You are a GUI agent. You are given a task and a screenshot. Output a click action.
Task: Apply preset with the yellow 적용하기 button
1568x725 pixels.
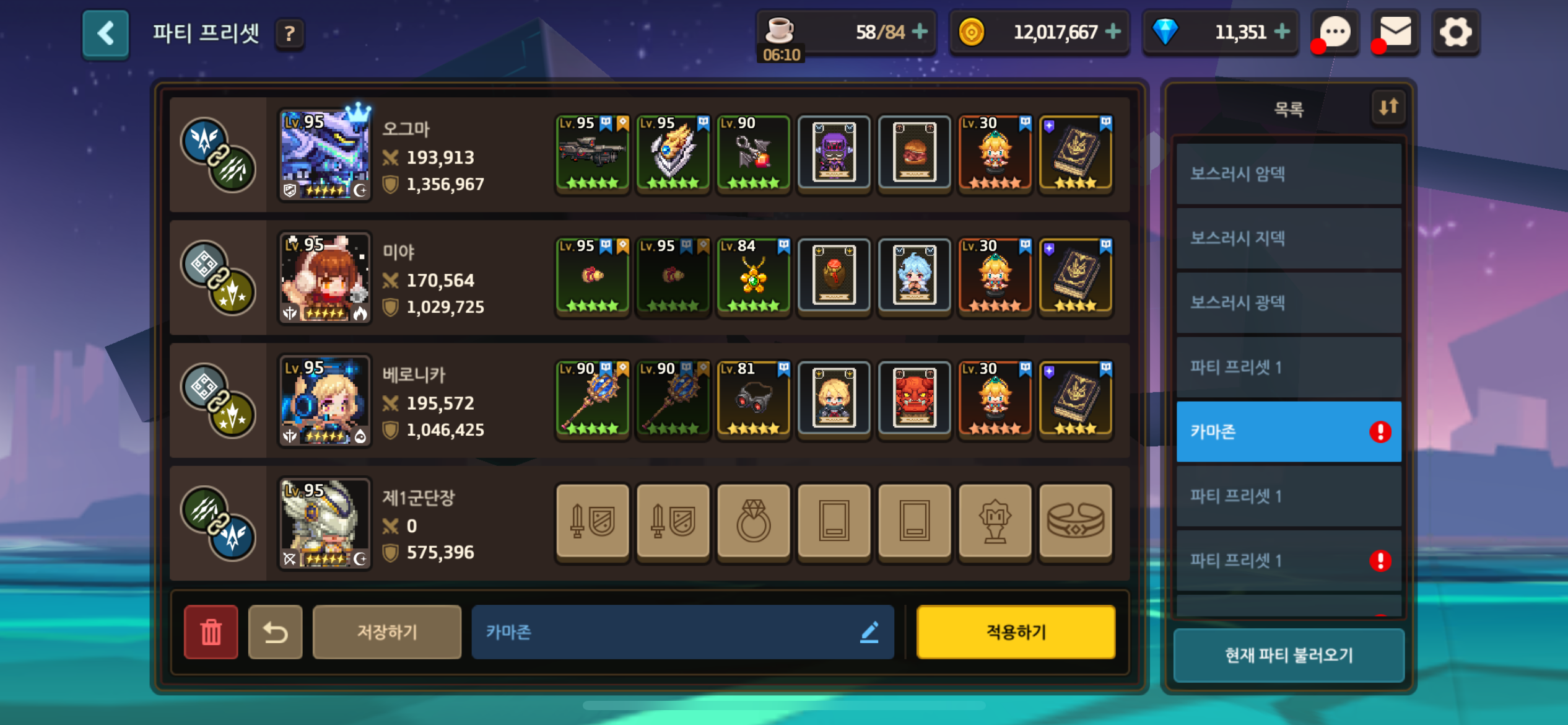(x=1016, y=632)
